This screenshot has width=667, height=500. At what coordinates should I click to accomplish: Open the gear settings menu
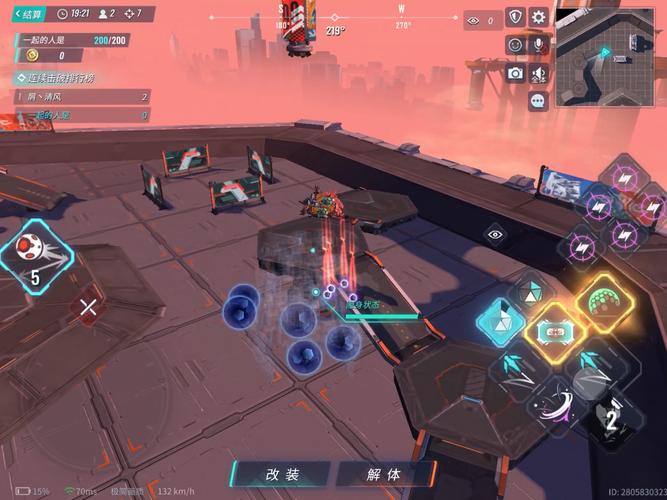click(539, 17)
